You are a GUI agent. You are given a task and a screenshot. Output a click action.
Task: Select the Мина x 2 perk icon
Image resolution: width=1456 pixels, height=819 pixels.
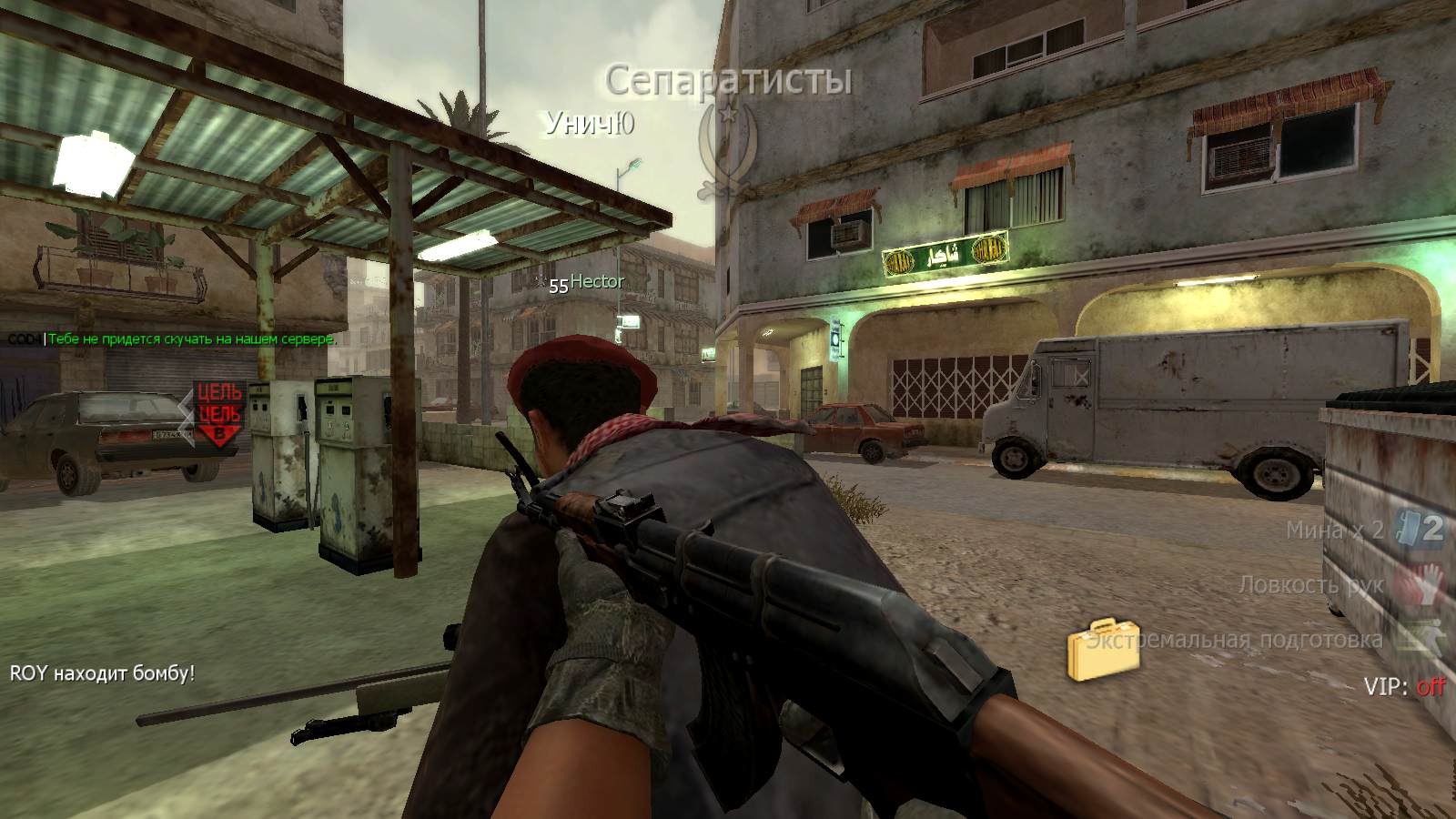(x=1423, y=529)
